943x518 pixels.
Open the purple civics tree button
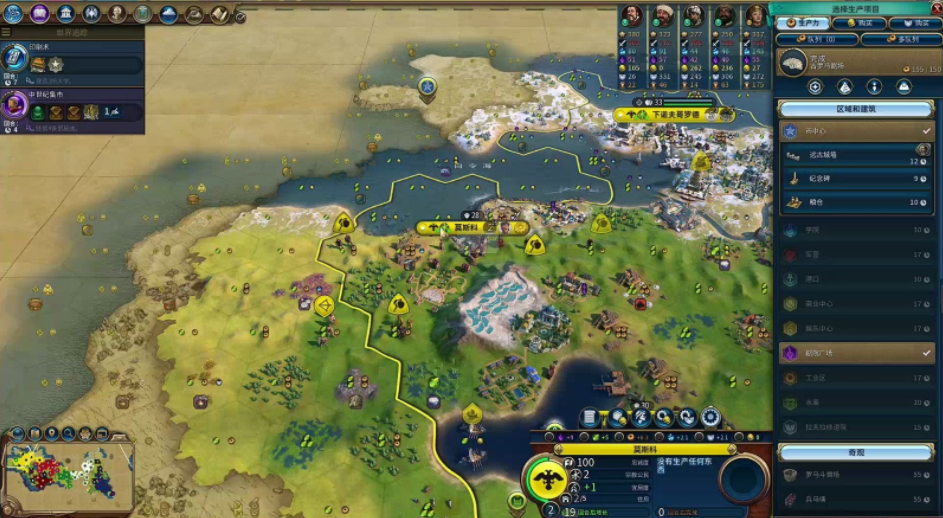pyautogui.click(x=40, y=13)
